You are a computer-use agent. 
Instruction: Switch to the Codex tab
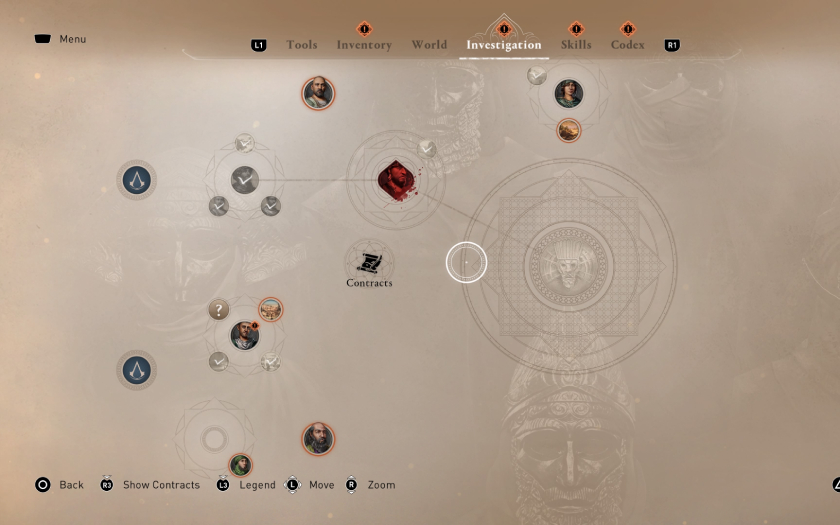tap(628, 45)
